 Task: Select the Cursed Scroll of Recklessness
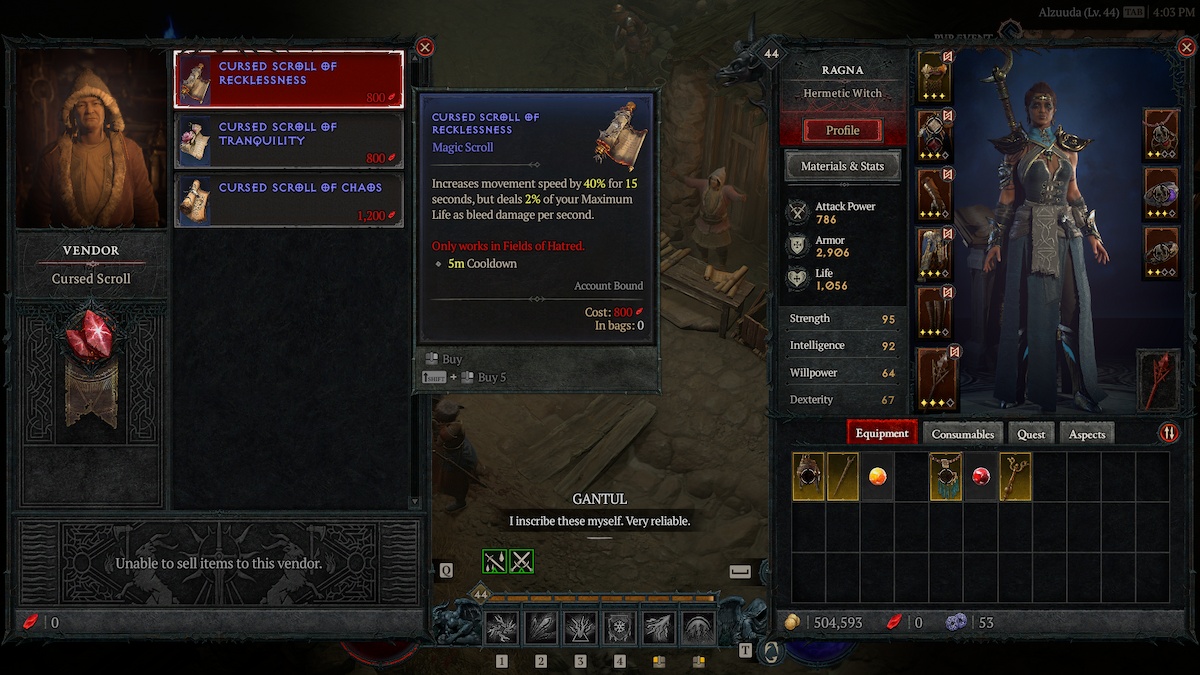(x=288, y=79)
